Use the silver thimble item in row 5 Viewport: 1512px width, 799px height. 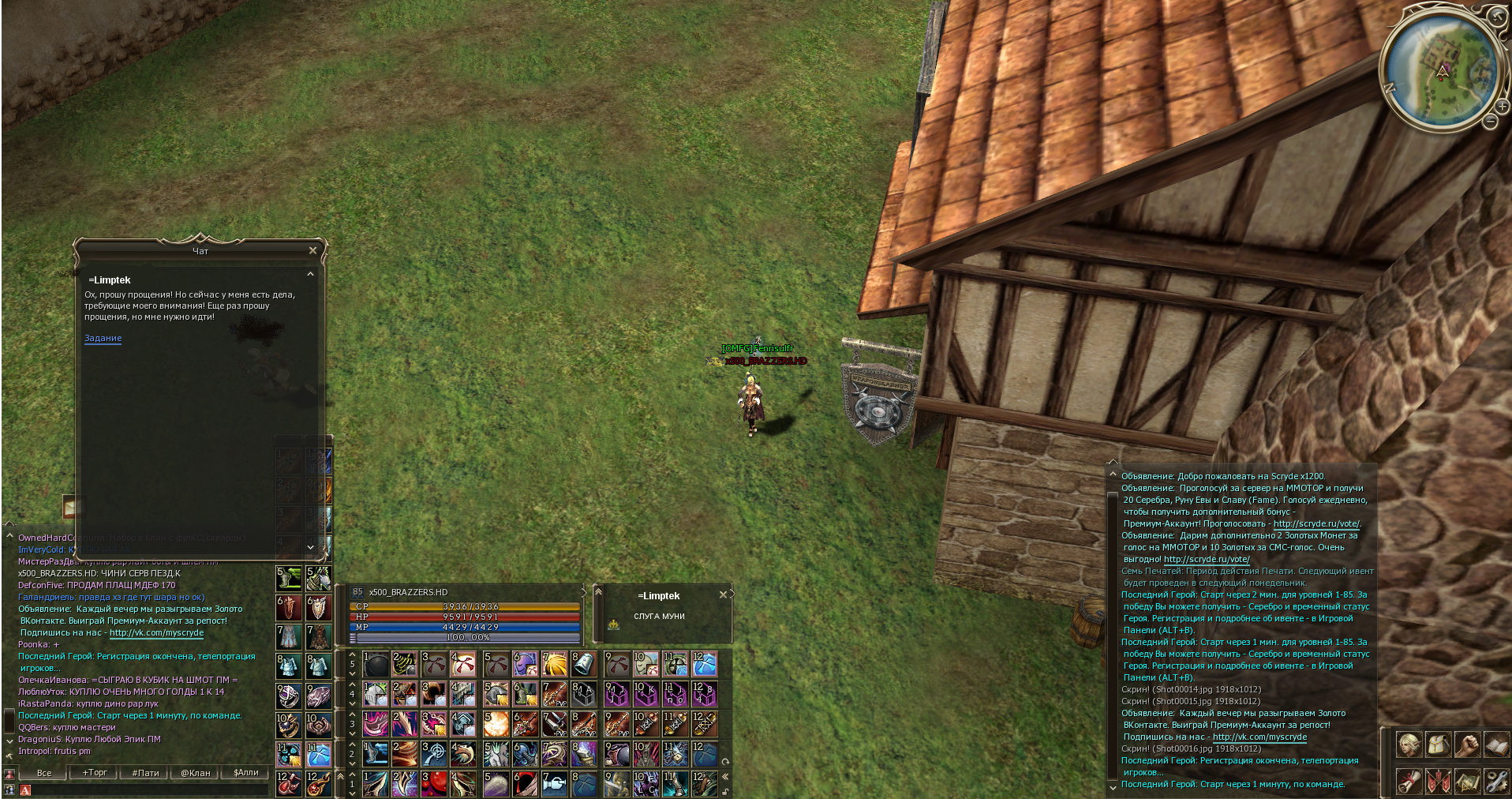(584, 664)
